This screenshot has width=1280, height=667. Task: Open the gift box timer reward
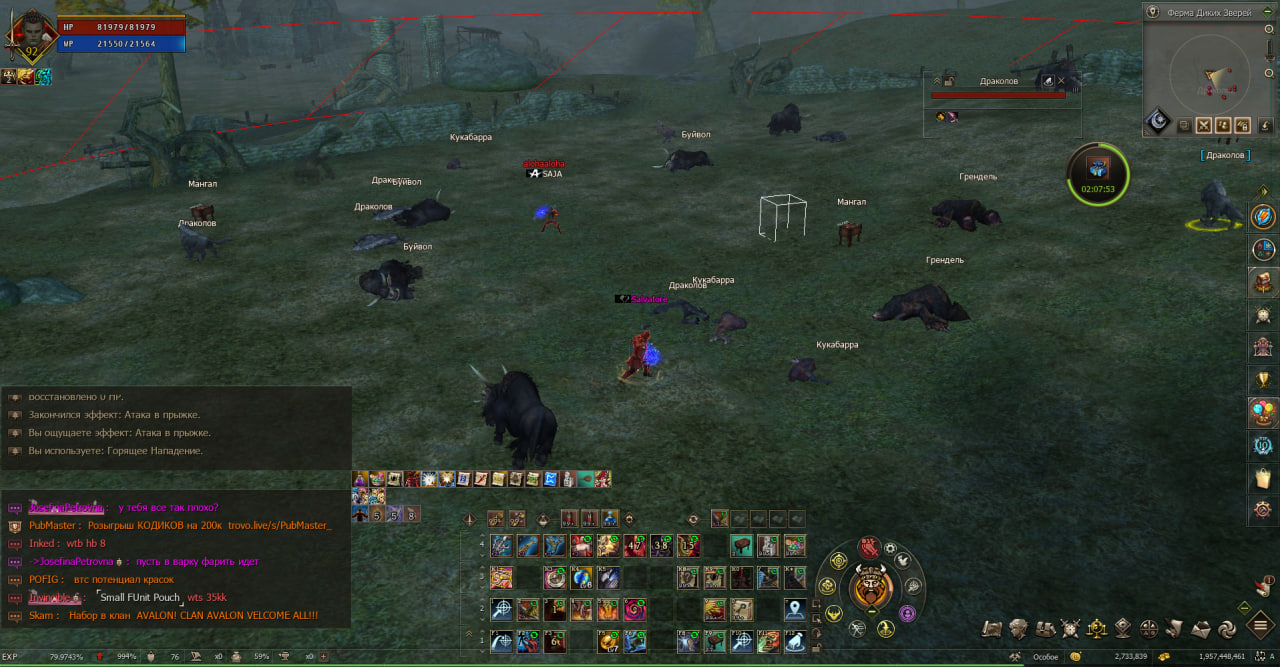coord(1097,169)
